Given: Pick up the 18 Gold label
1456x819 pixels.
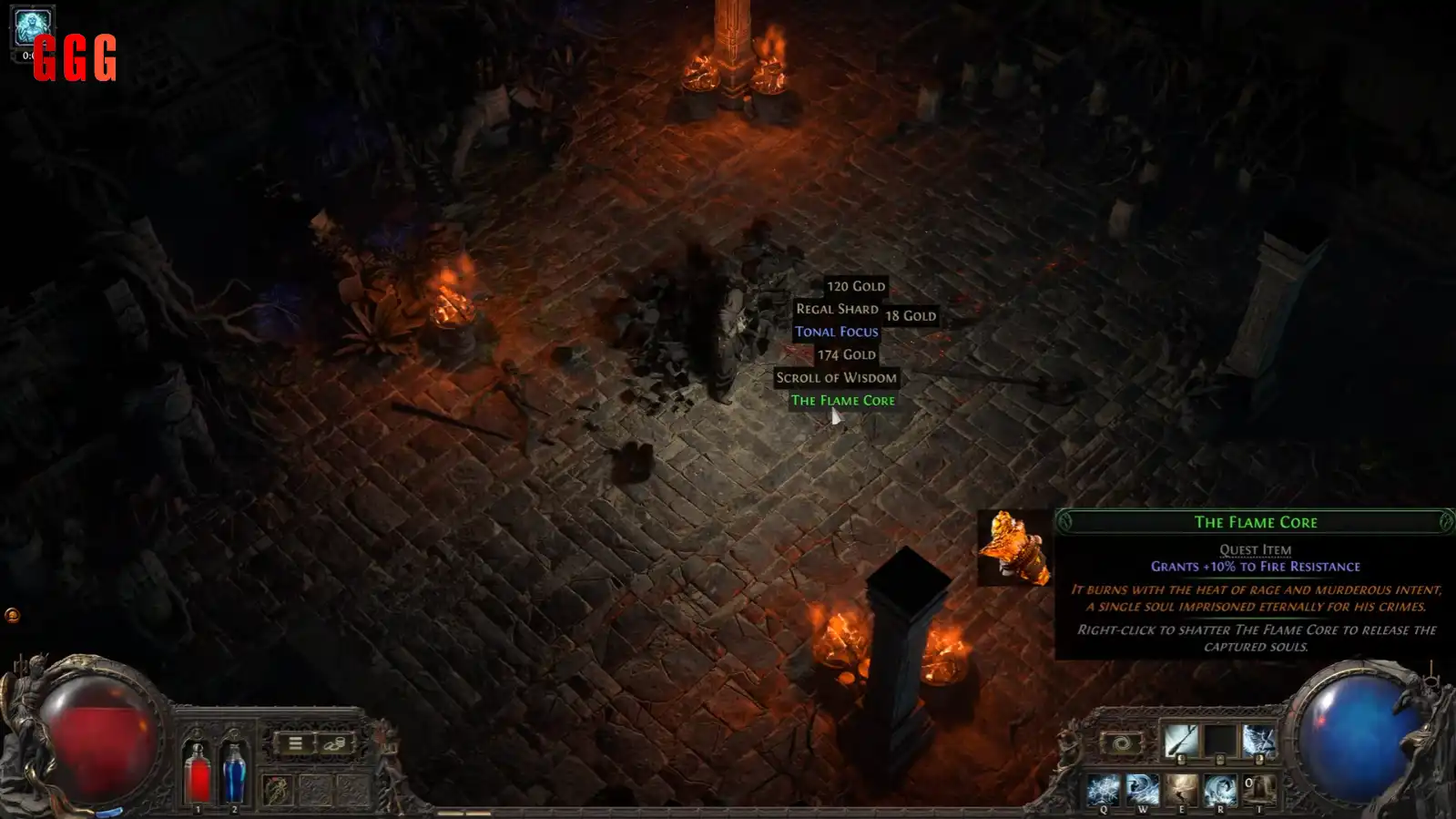Looking at the screenshot, I should (910, 316).
